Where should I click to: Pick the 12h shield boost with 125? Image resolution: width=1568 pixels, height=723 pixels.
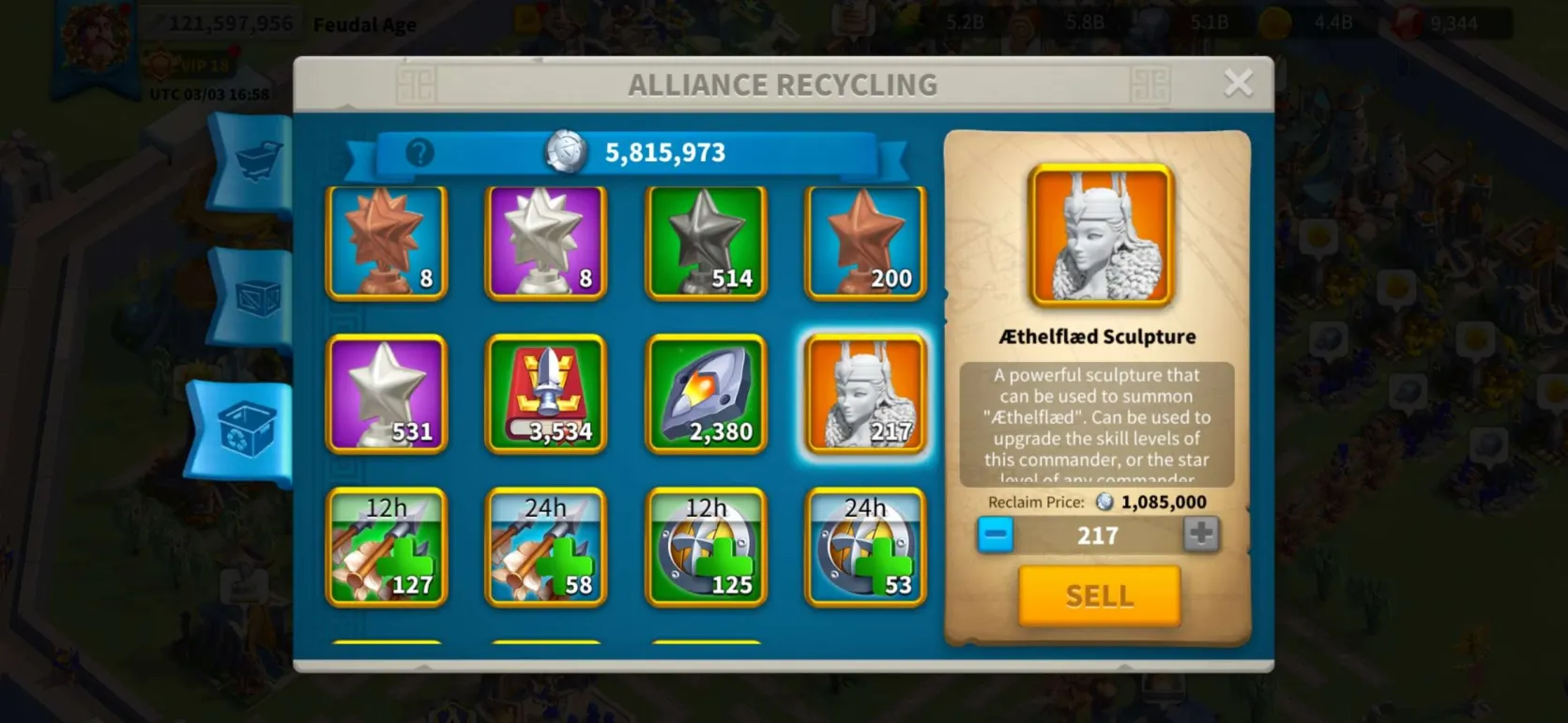click(706, 548)
